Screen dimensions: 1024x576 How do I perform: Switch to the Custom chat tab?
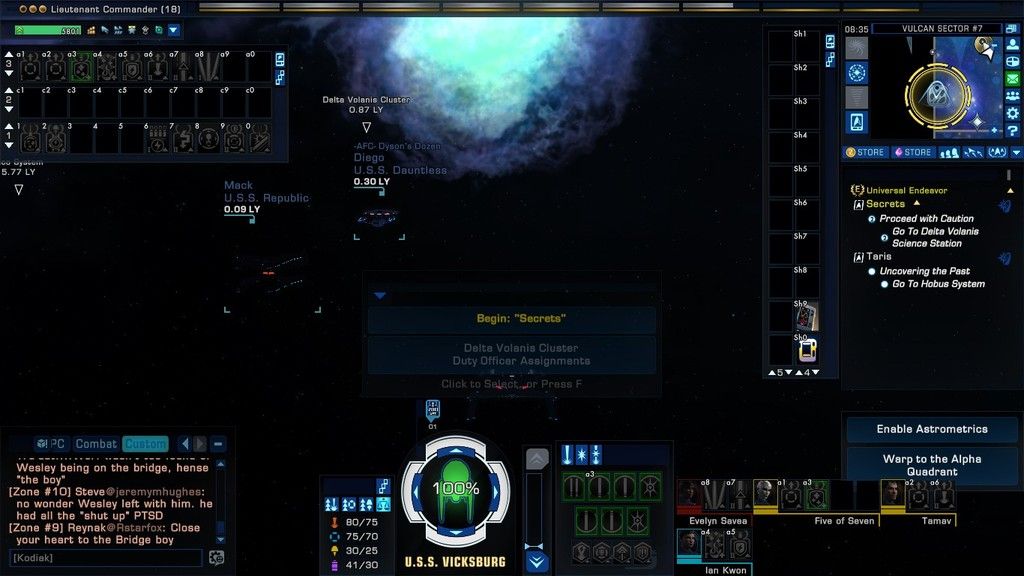[145, 444]
